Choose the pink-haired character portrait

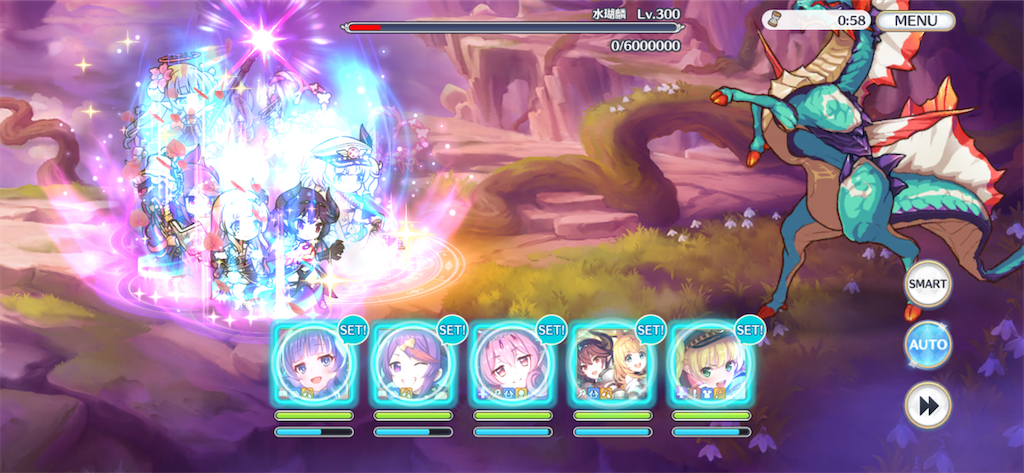(512, 364)
